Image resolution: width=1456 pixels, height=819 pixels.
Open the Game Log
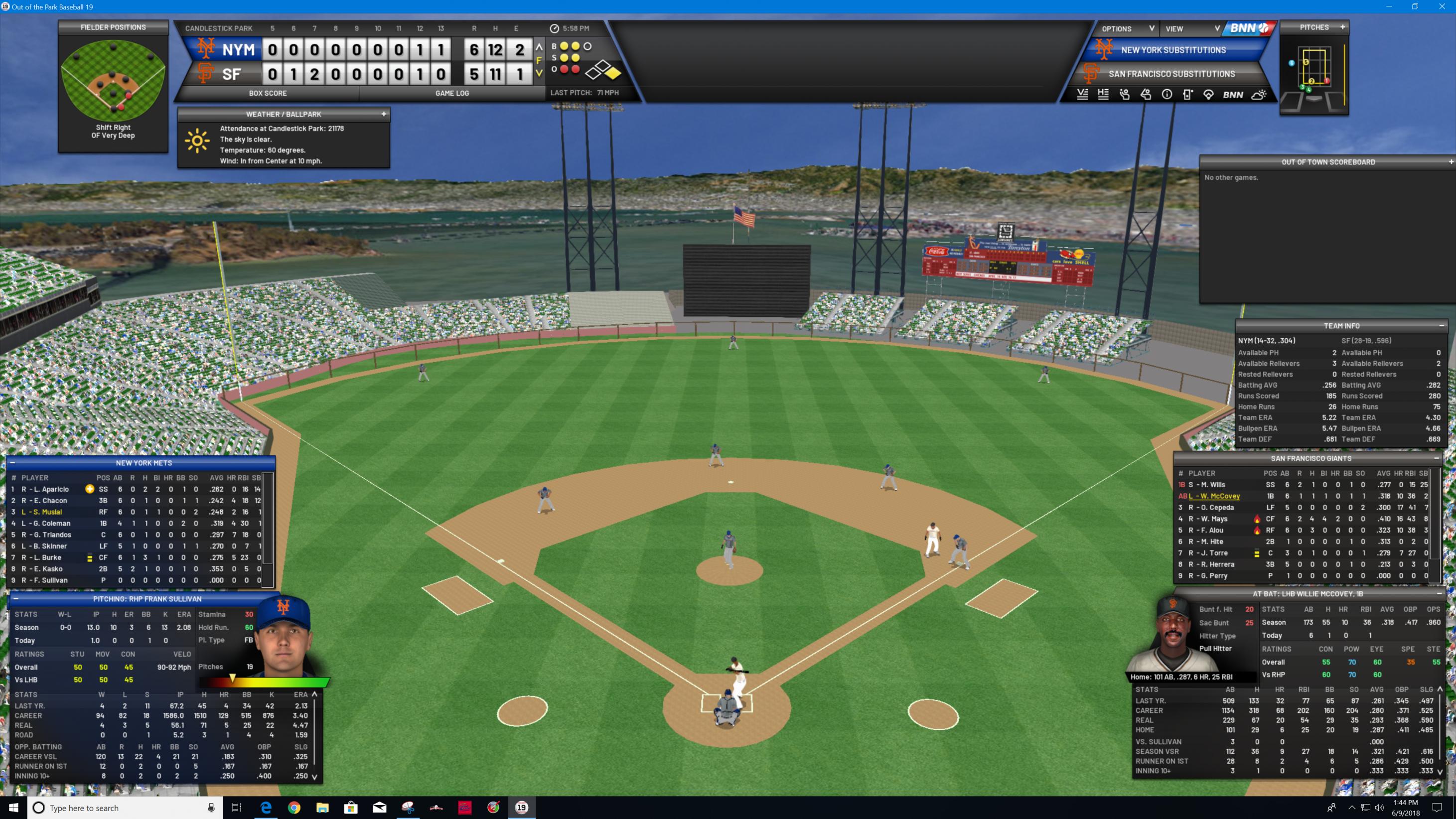pyautogui.click(x=451, y=93)
